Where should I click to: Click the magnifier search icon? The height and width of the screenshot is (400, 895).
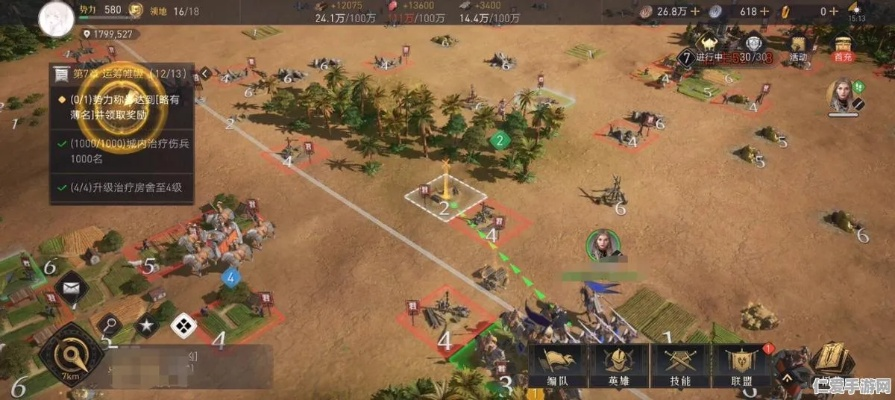[x=109, y=324]
